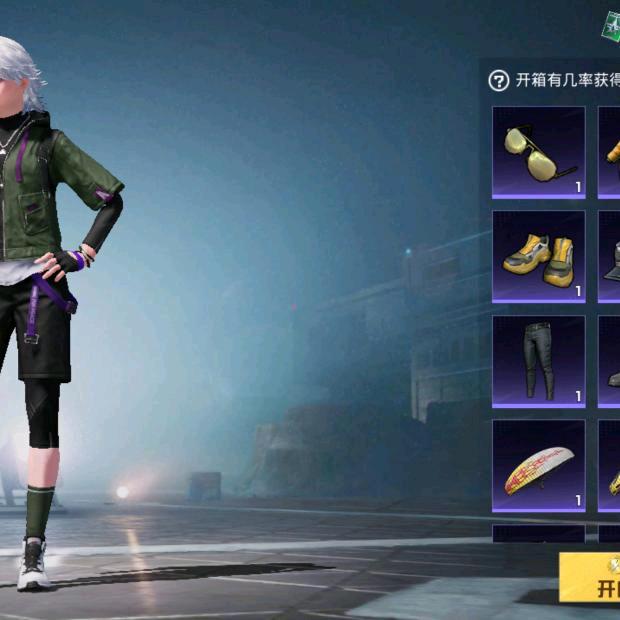Select the black pants reward slot

click(538, 360)
